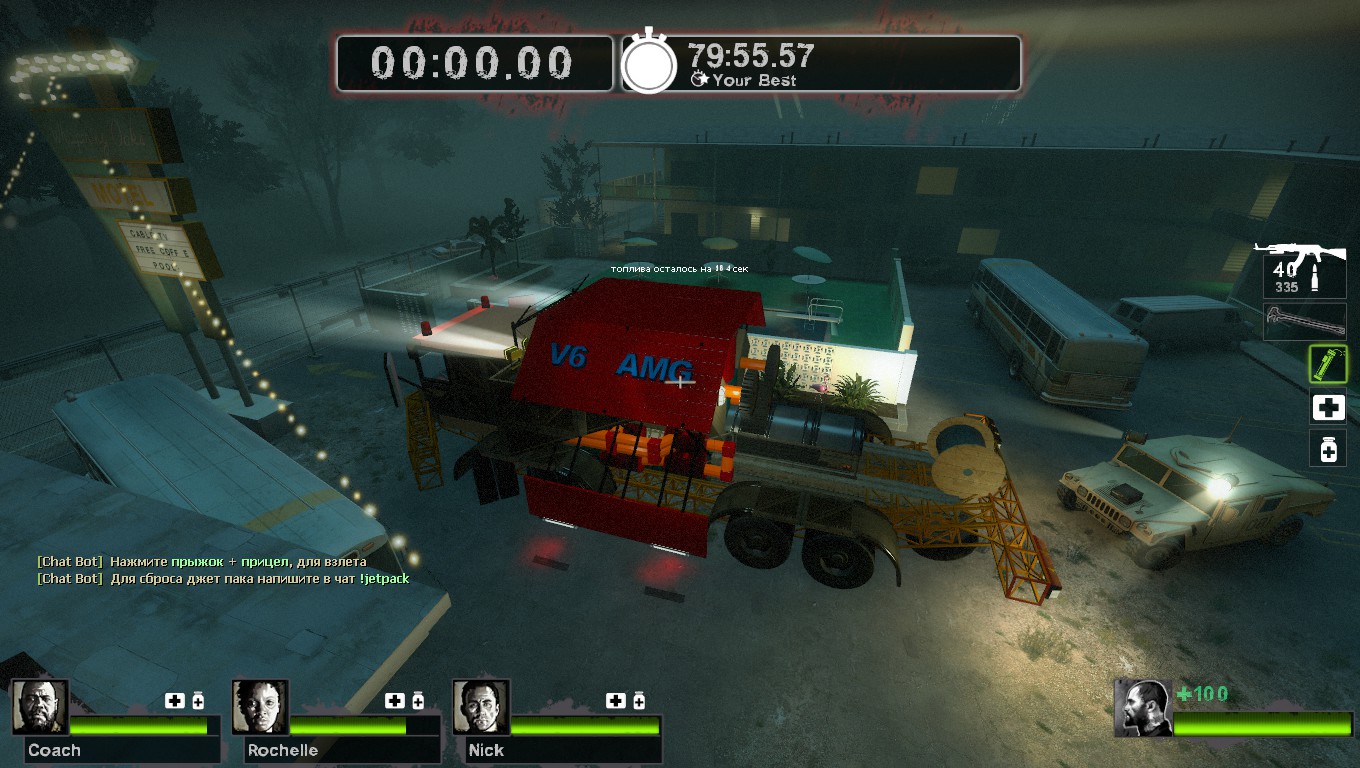Choose the first aid kit slot
This screenshot has height=768, width=1360.
tap(1328, 407)
